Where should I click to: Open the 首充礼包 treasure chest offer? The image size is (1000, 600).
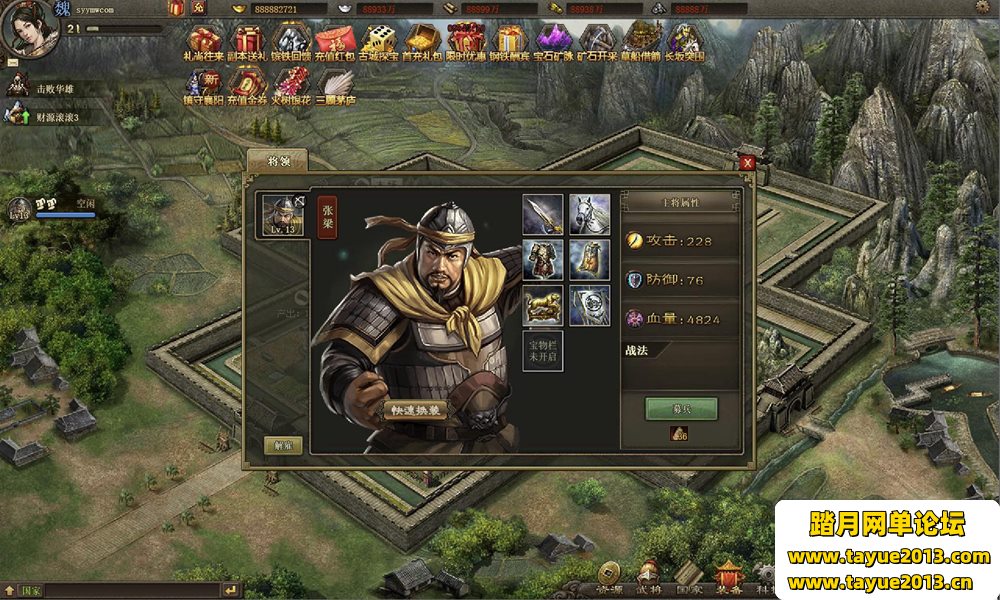tap(422, 44)
